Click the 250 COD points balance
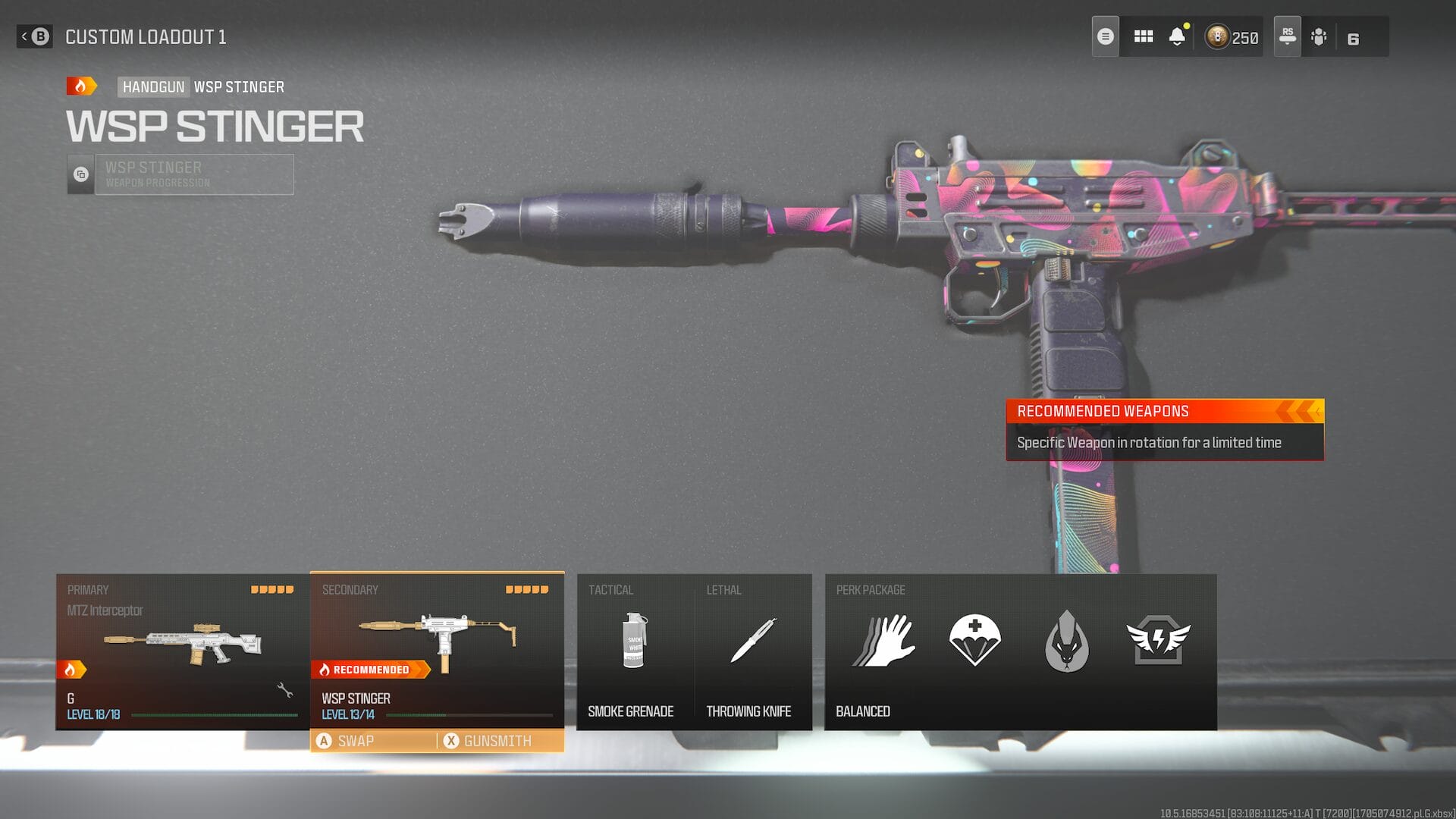 [1233, 36]
